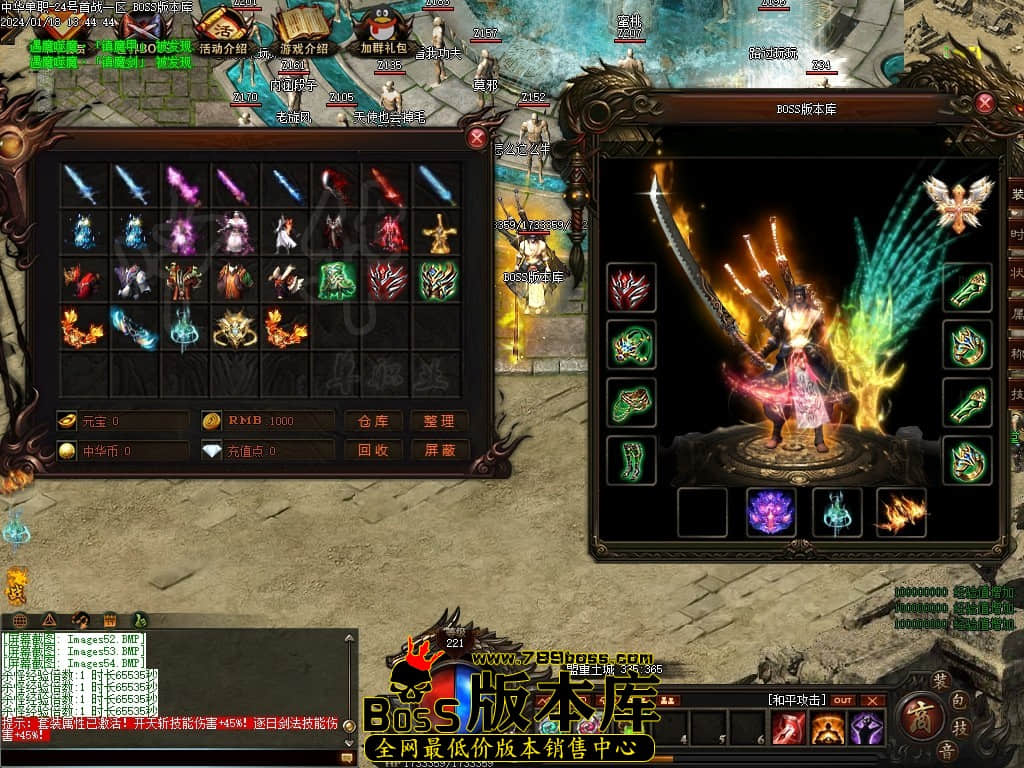Open the 回收 recycle function
The width and height of the screenshot is (1024, 768).
(373, 450)
